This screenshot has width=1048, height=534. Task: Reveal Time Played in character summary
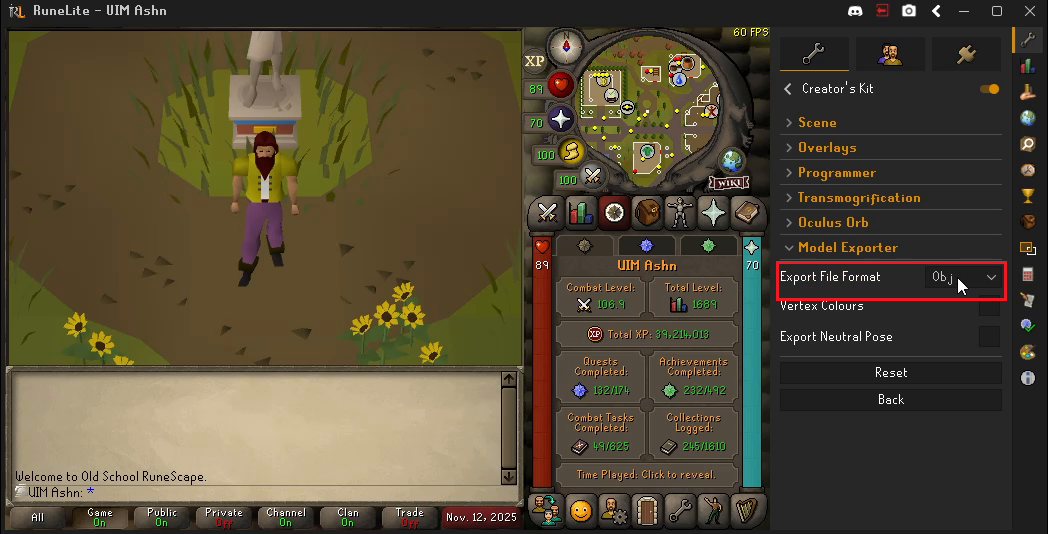pos(645,474)
